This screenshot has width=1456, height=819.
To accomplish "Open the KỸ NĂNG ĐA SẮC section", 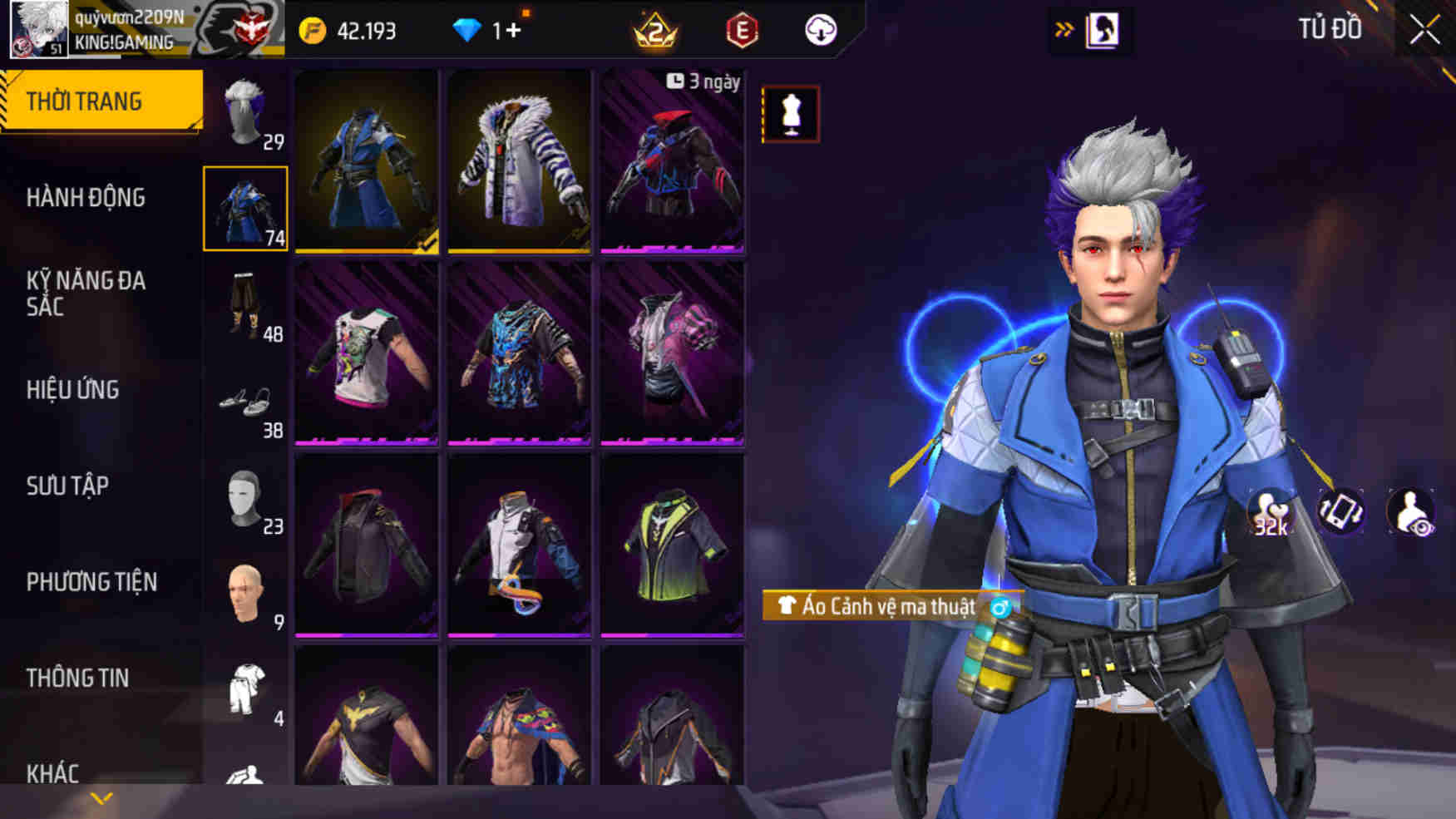I will (x=86, y=293).
